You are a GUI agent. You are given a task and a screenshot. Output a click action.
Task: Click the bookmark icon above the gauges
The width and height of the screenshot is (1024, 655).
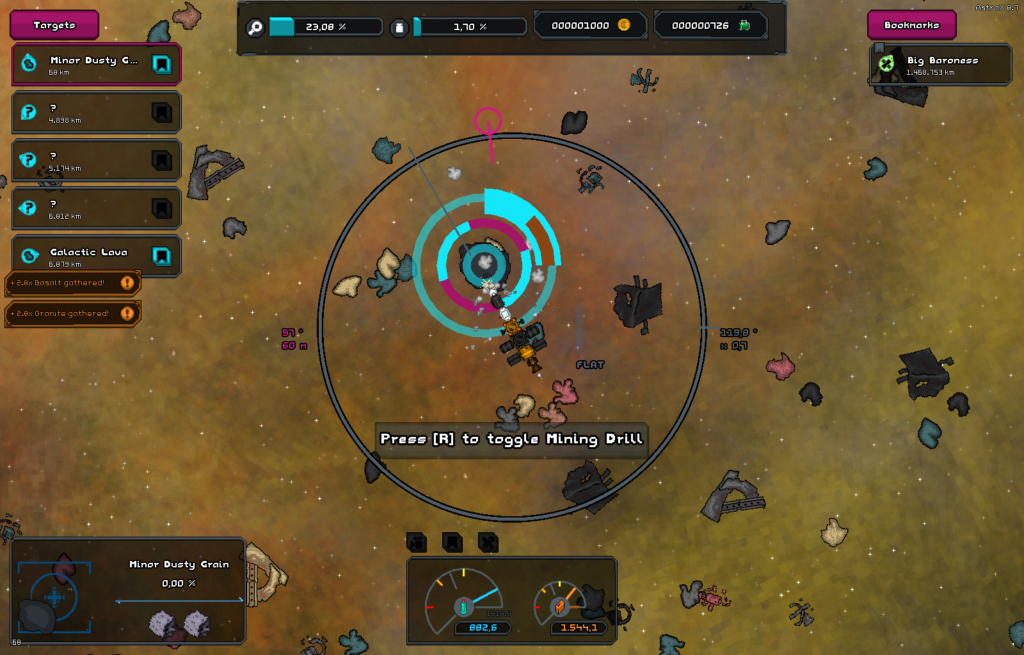pyautogui.click(x=452, y=542)
